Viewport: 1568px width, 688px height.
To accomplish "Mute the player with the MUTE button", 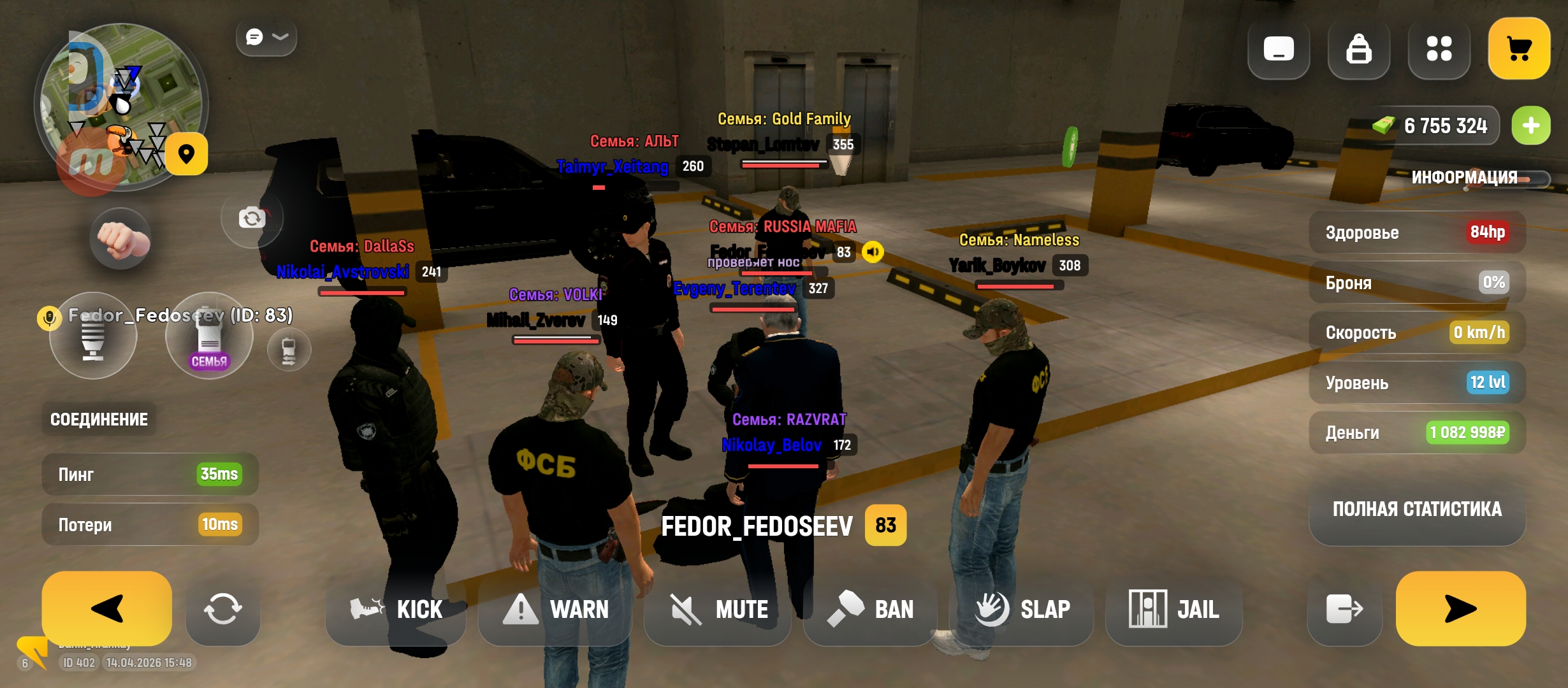I will point(718,610).
